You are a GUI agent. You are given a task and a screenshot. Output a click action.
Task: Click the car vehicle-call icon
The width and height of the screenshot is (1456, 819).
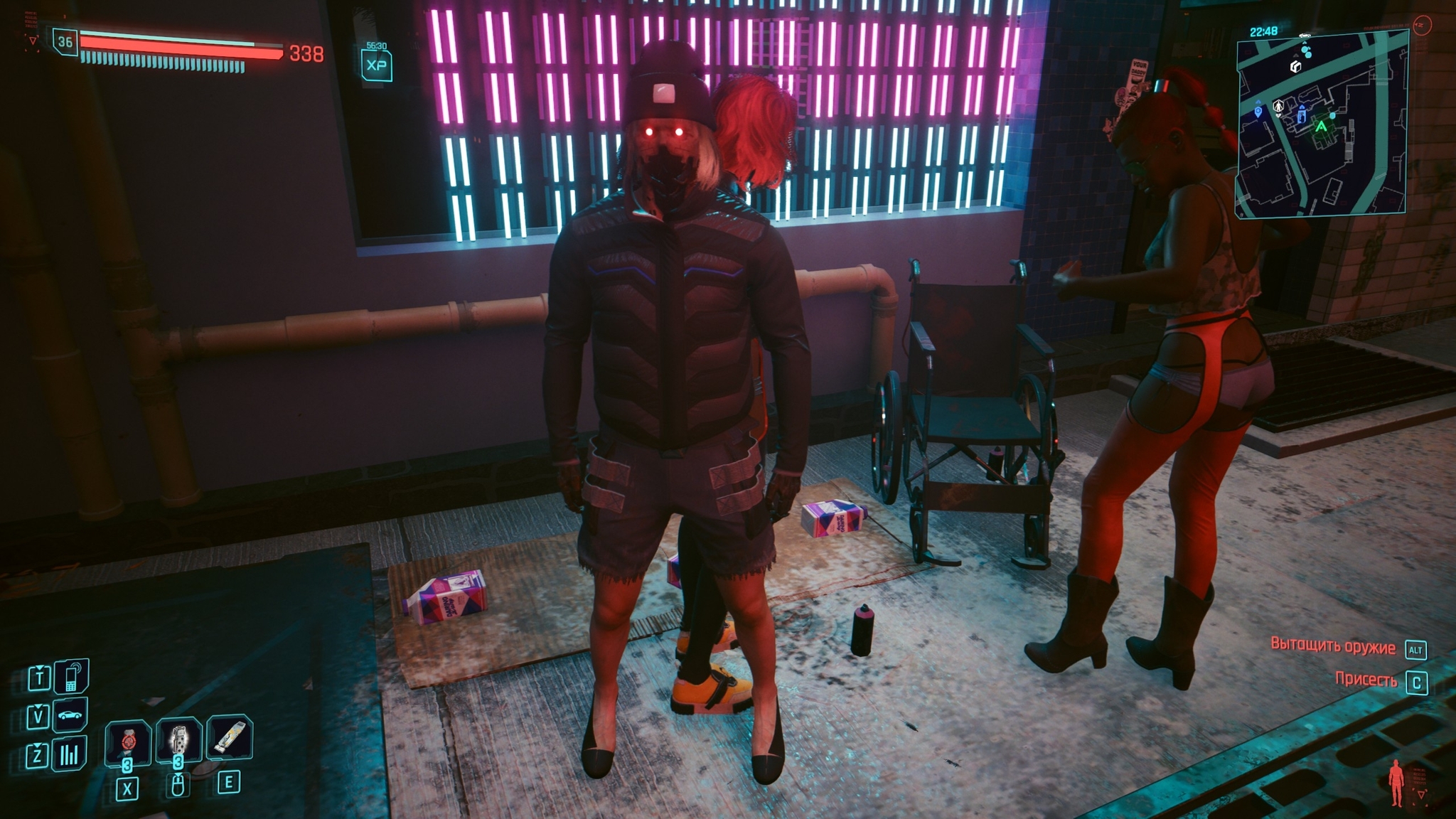(x=70, y=715)
